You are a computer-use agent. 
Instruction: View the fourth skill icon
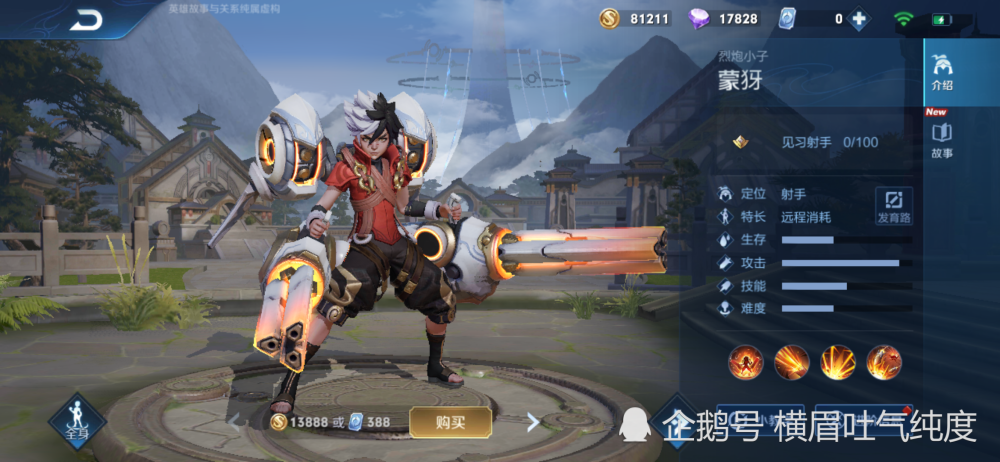884,361
